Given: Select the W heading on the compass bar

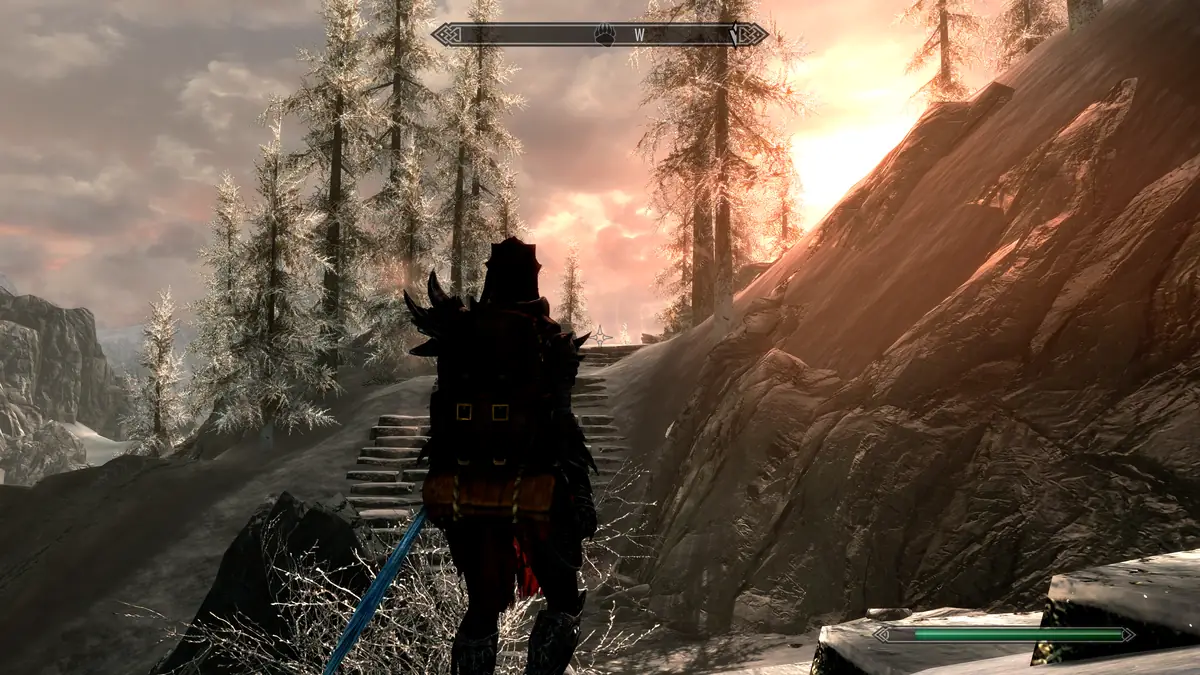Looking at the screenshot, I should coord(639,35).
